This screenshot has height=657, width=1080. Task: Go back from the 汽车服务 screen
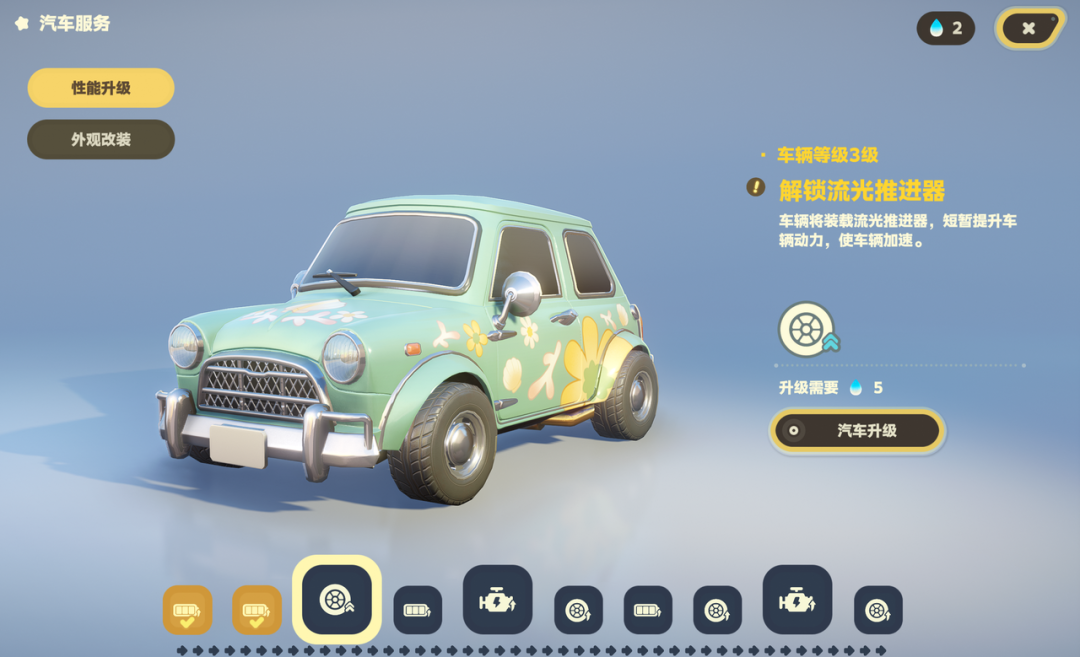click(22, 23)
